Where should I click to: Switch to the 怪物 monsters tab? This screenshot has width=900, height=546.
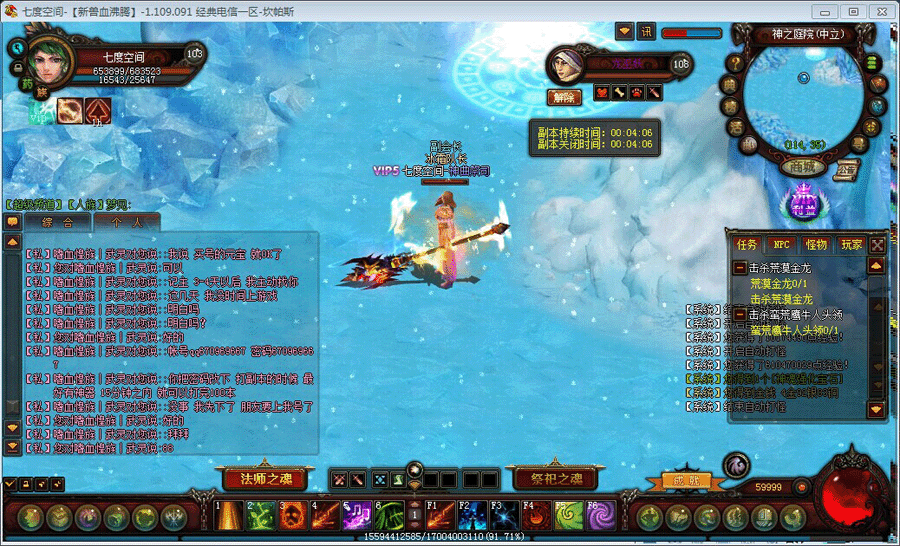pos(816,244)
